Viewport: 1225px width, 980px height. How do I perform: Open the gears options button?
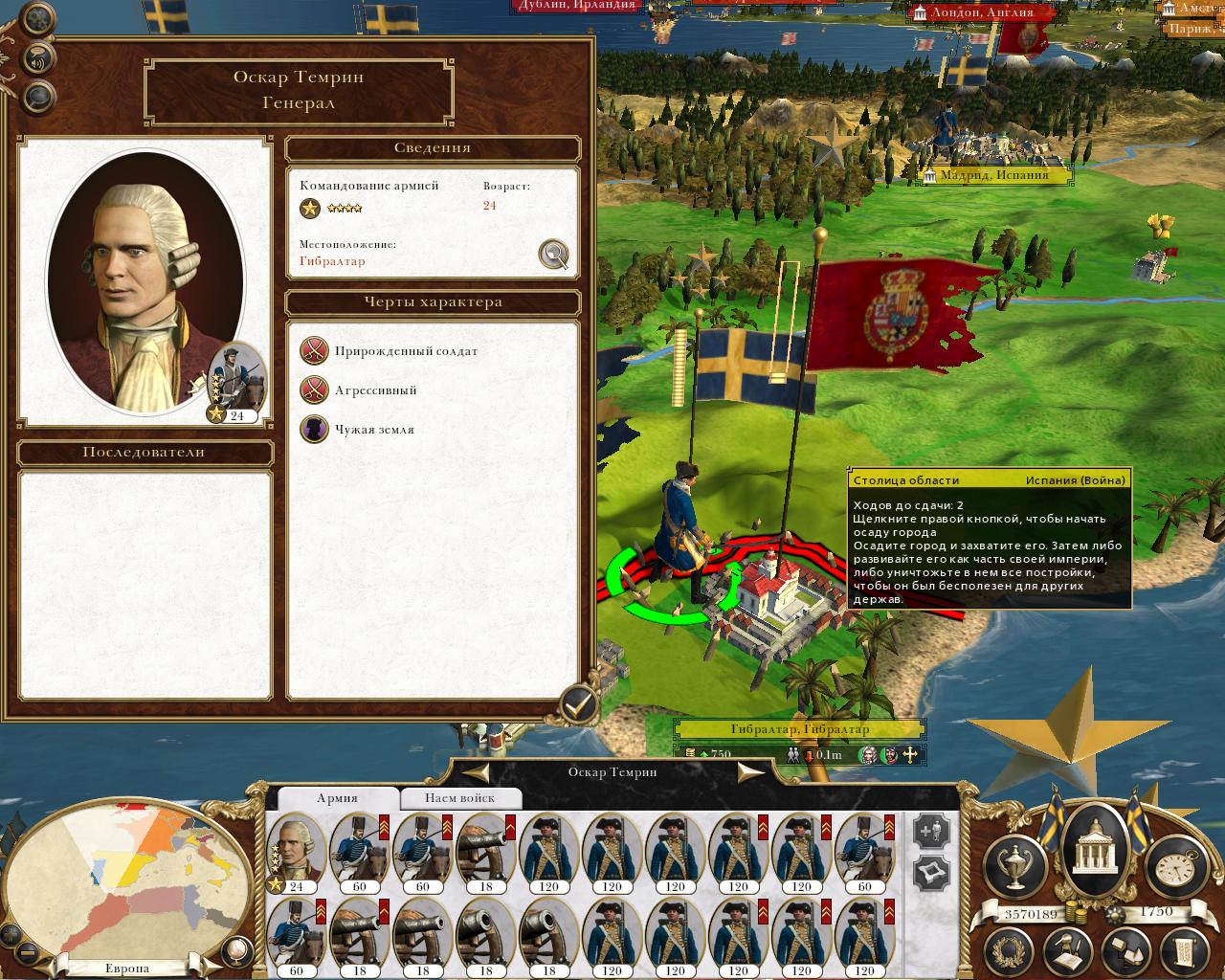[x=38, y=18]
